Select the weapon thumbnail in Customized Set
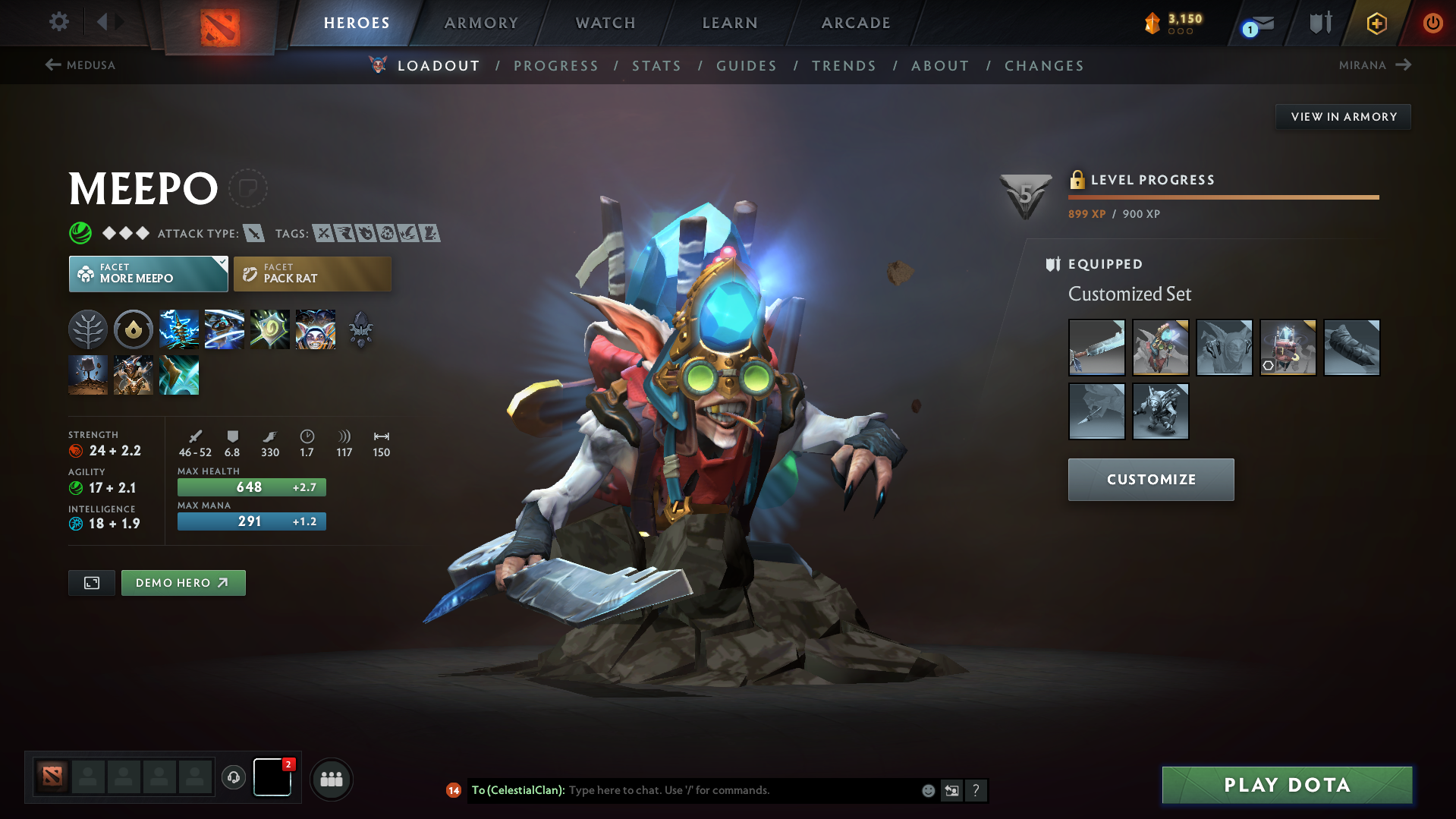 click(x=1096, y=348)
